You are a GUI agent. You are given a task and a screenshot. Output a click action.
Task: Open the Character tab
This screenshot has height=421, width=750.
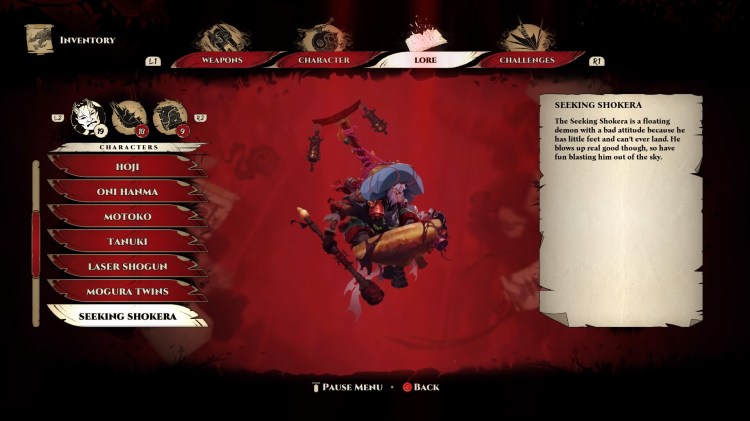click(324, 60)
